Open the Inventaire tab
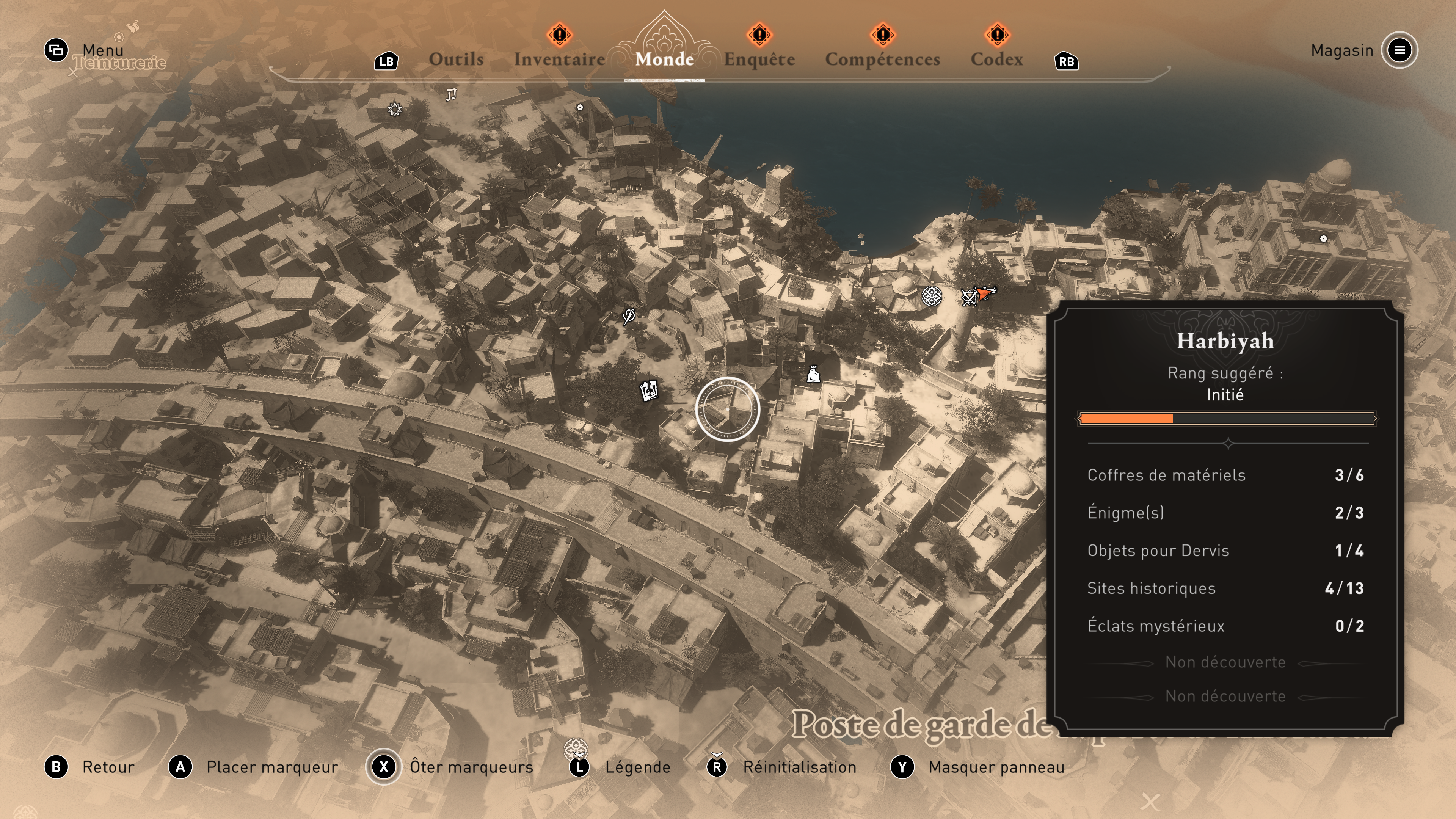 pos(559,60)
